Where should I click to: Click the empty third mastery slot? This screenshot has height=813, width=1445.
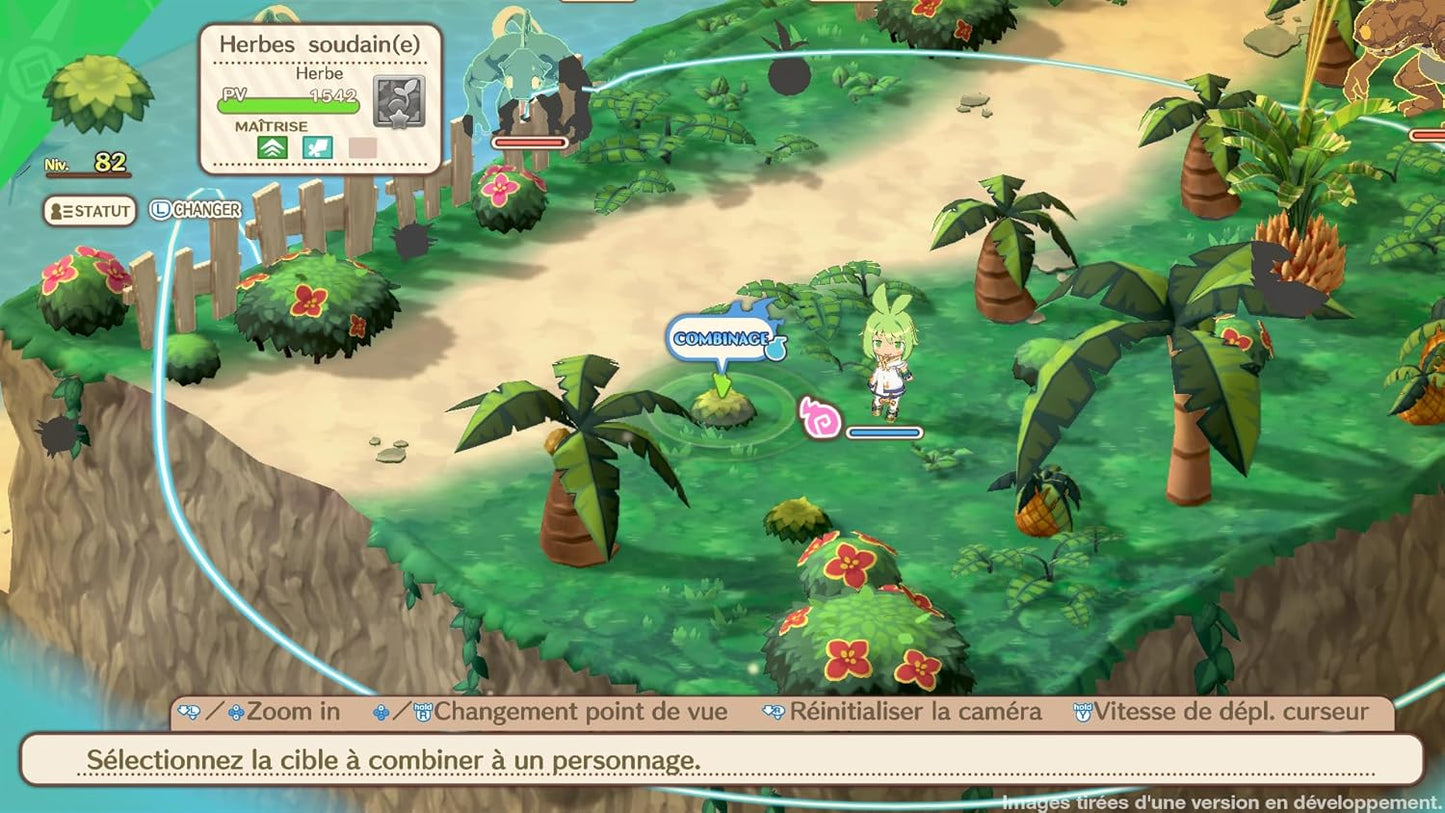click(362, 149)
